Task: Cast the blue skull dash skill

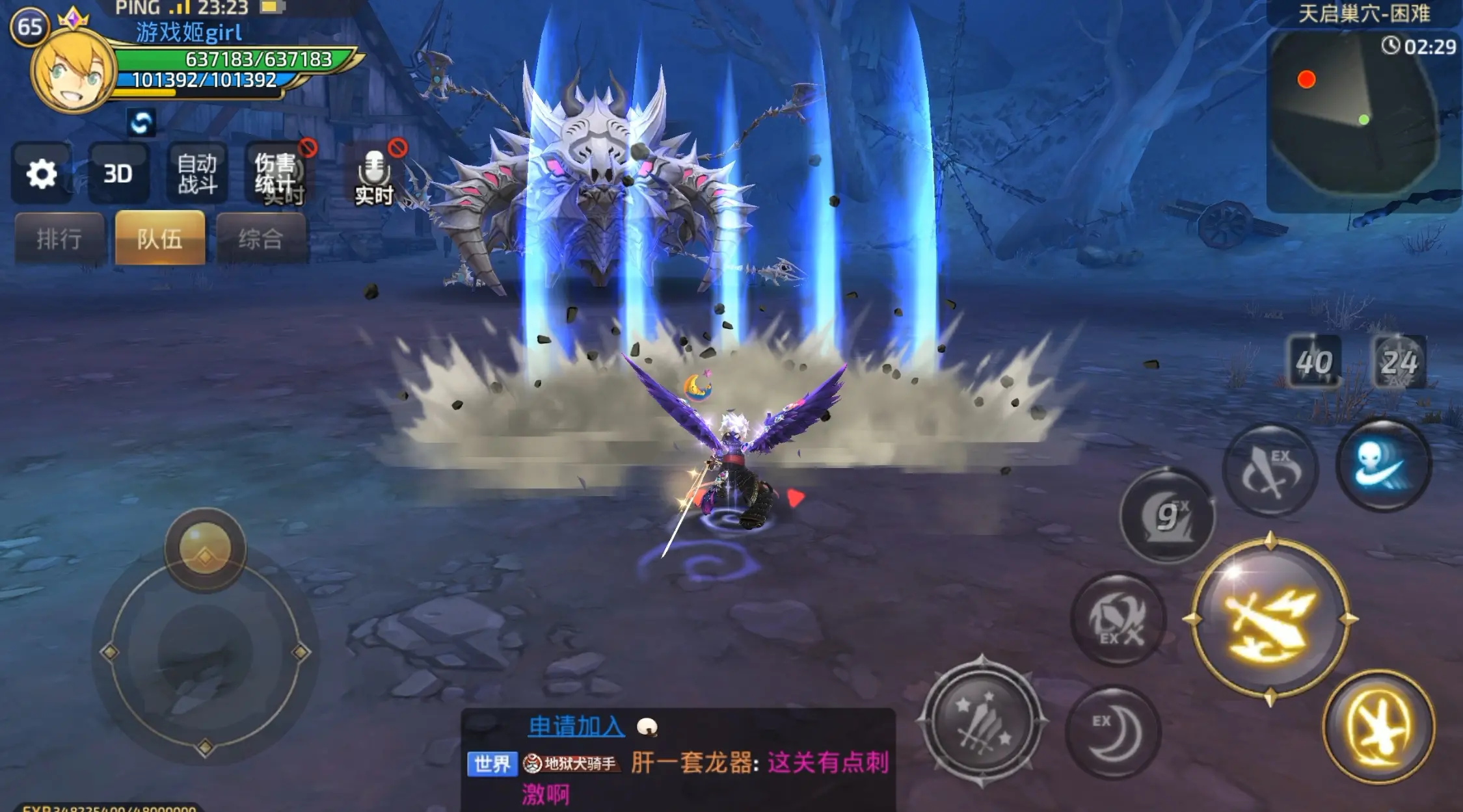Action: pos(1384,464)
